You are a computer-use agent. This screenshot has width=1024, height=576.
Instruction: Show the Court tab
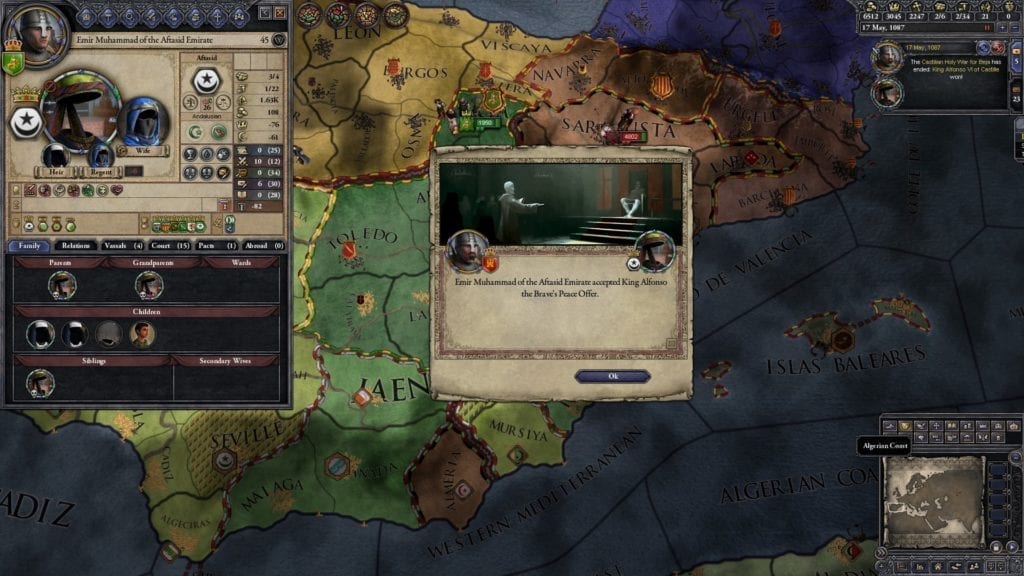[x=170, y=245]
